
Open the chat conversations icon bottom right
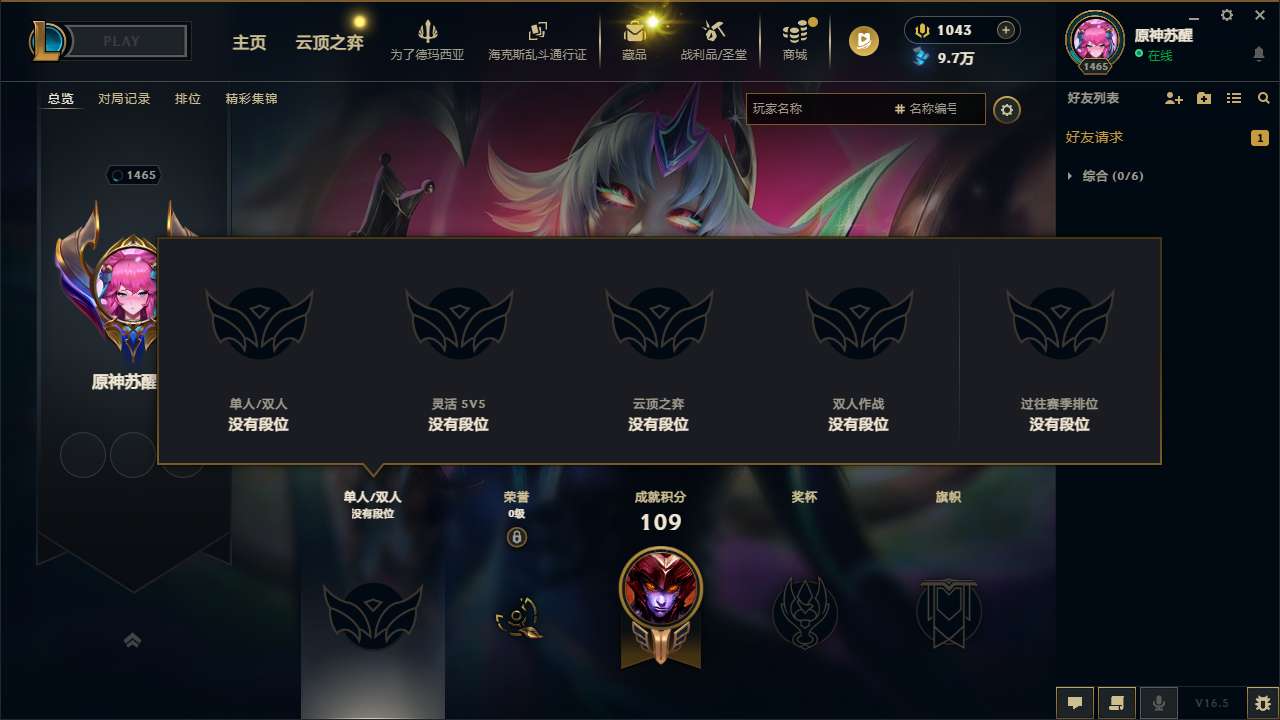coord(1117,703)
